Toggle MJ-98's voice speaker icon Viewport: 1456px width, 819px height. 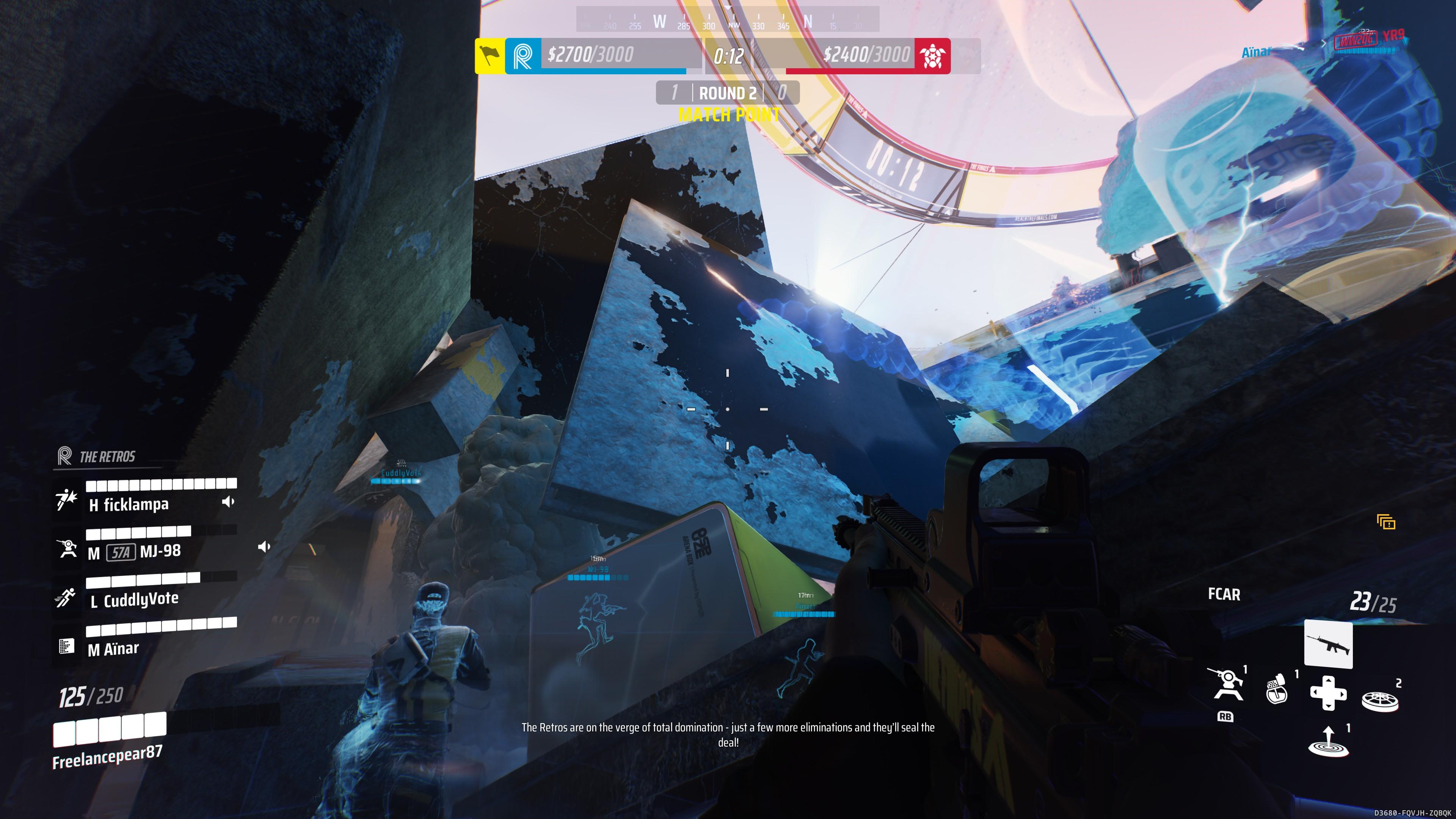[264, 547]
